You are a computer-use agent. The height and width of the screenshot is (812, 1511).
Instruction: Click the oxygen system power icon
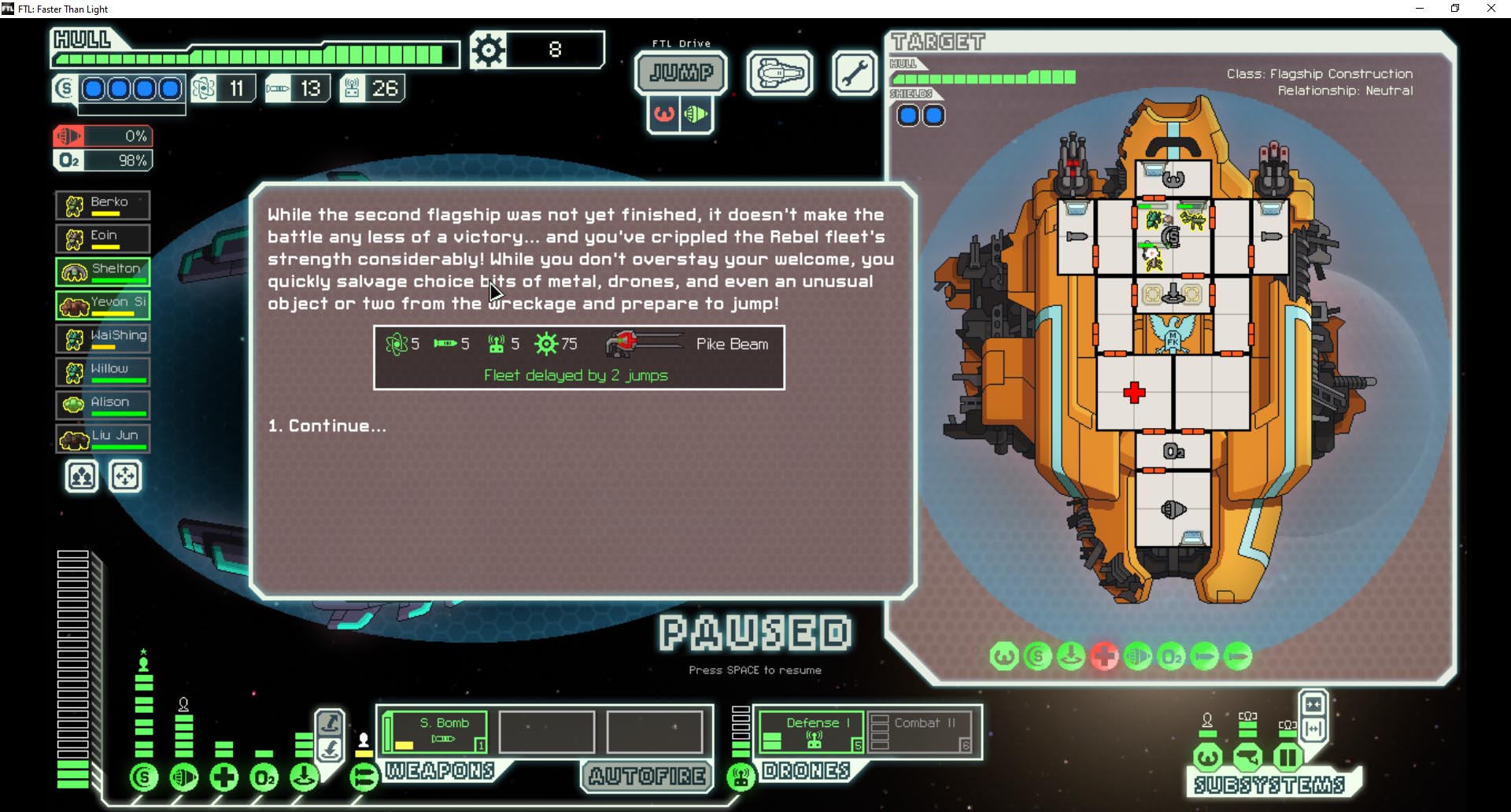[x=264, y=778]
